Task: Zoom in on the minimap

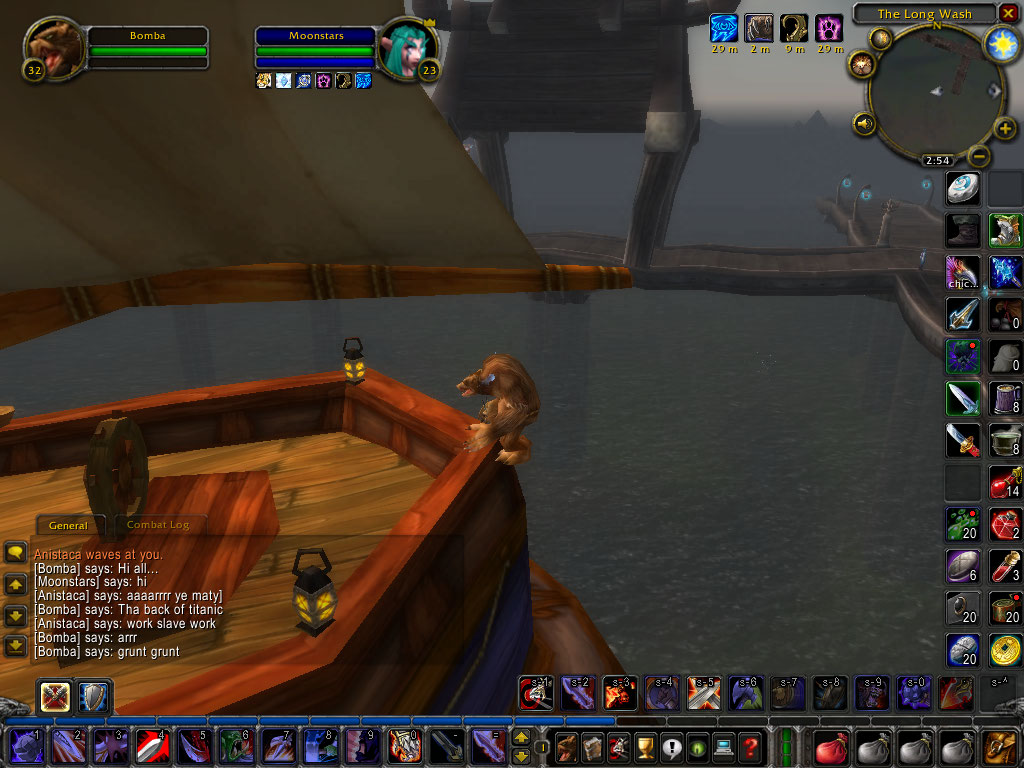Action: tap(1004, 129)
